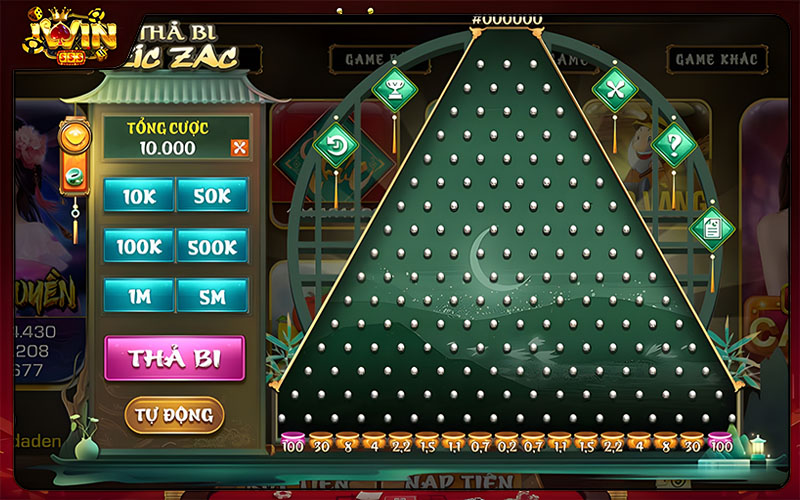Close the game with green X icon
Viewport: 800px width, 500px height.
pos(614,89)
